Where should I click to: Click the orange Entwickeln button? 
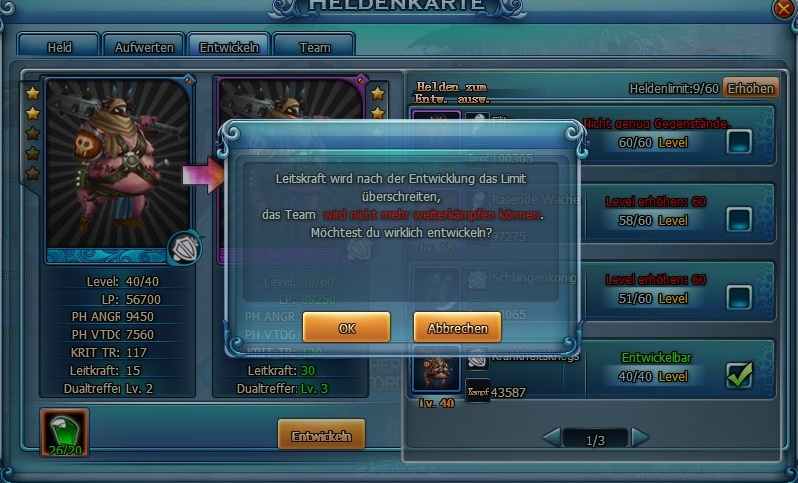coord(320,436)
